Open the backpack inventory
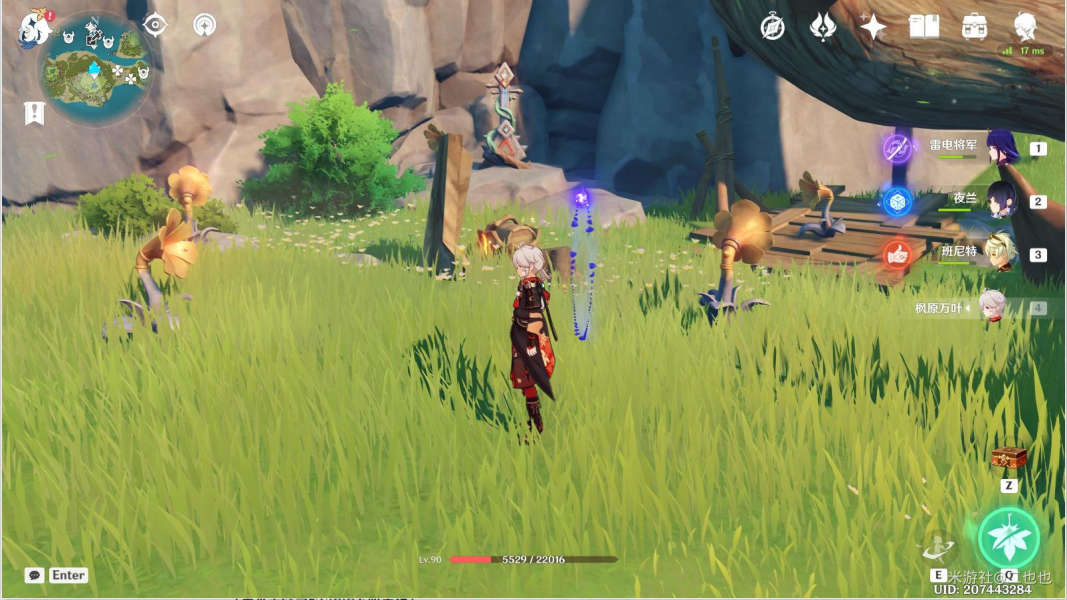 click(x=974, y=27)
